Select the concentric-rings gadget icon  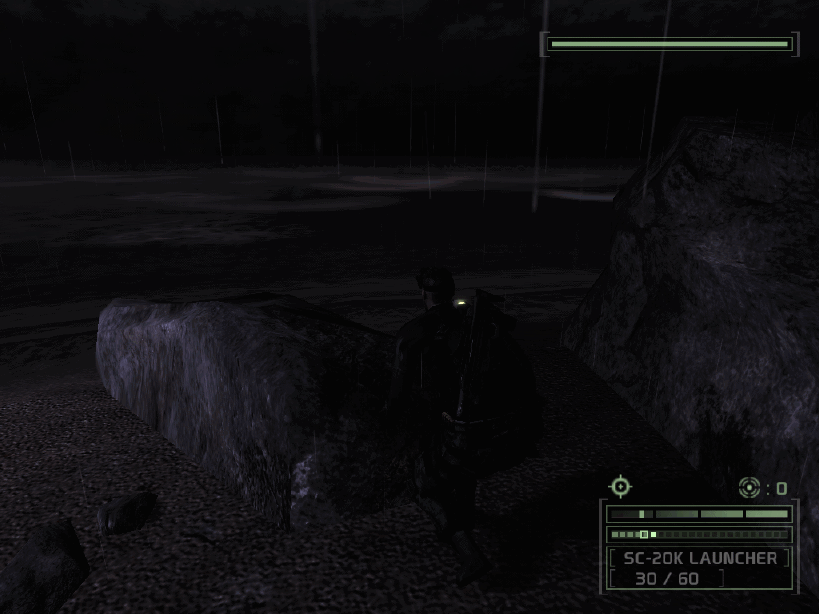[749, 488]
